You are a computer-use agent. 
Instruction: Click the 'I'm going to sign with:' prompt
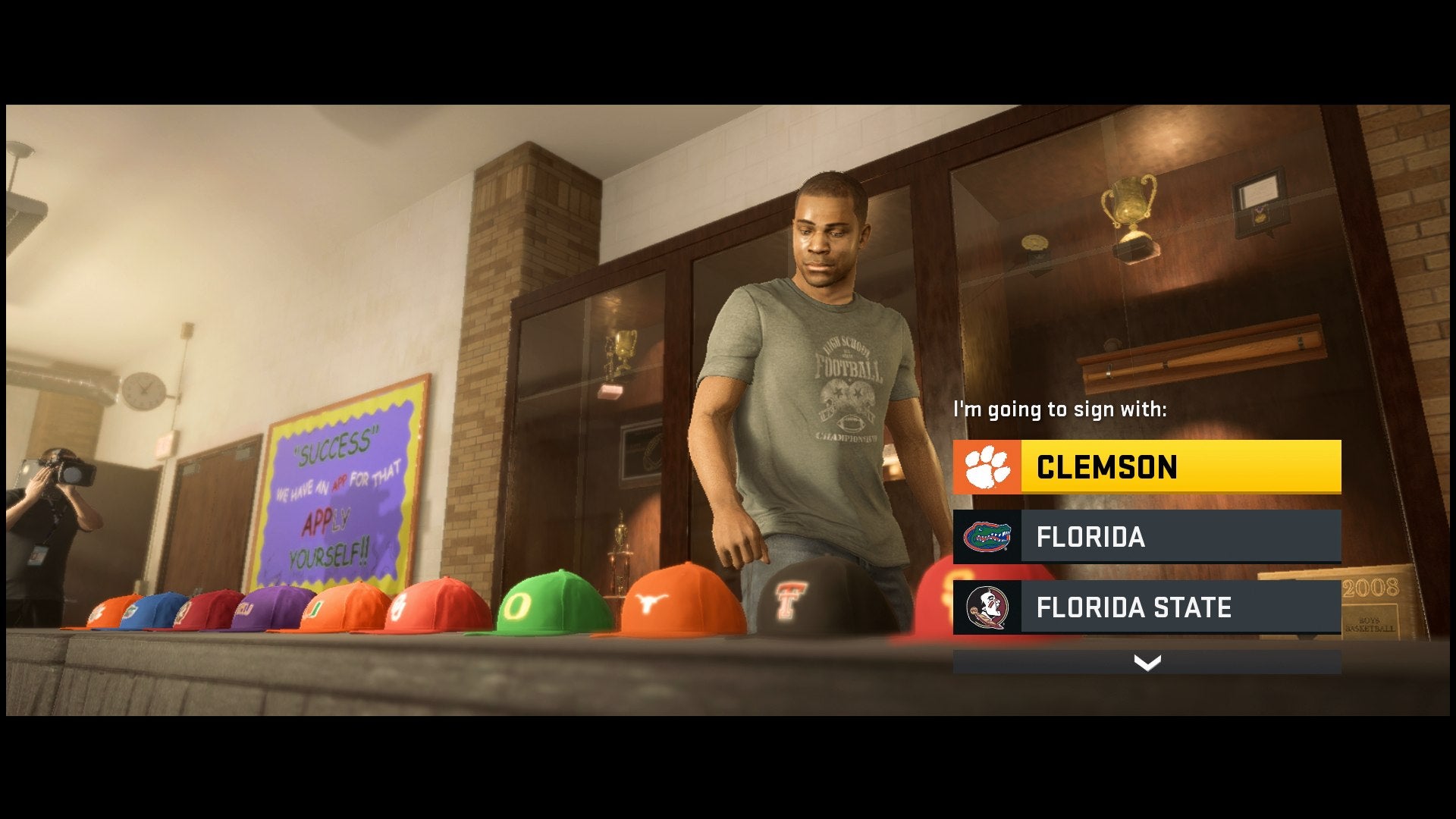(1062, 408)
